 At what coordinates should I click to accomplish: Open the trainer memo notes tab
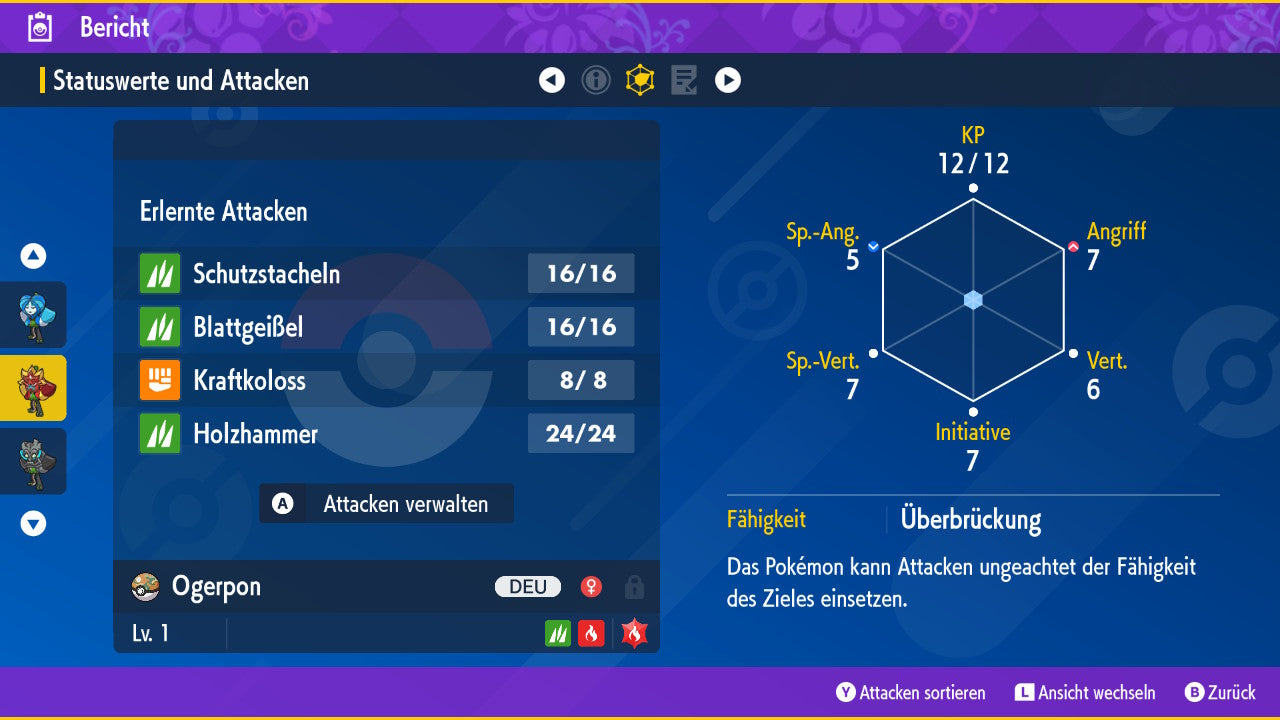(684, 80)
